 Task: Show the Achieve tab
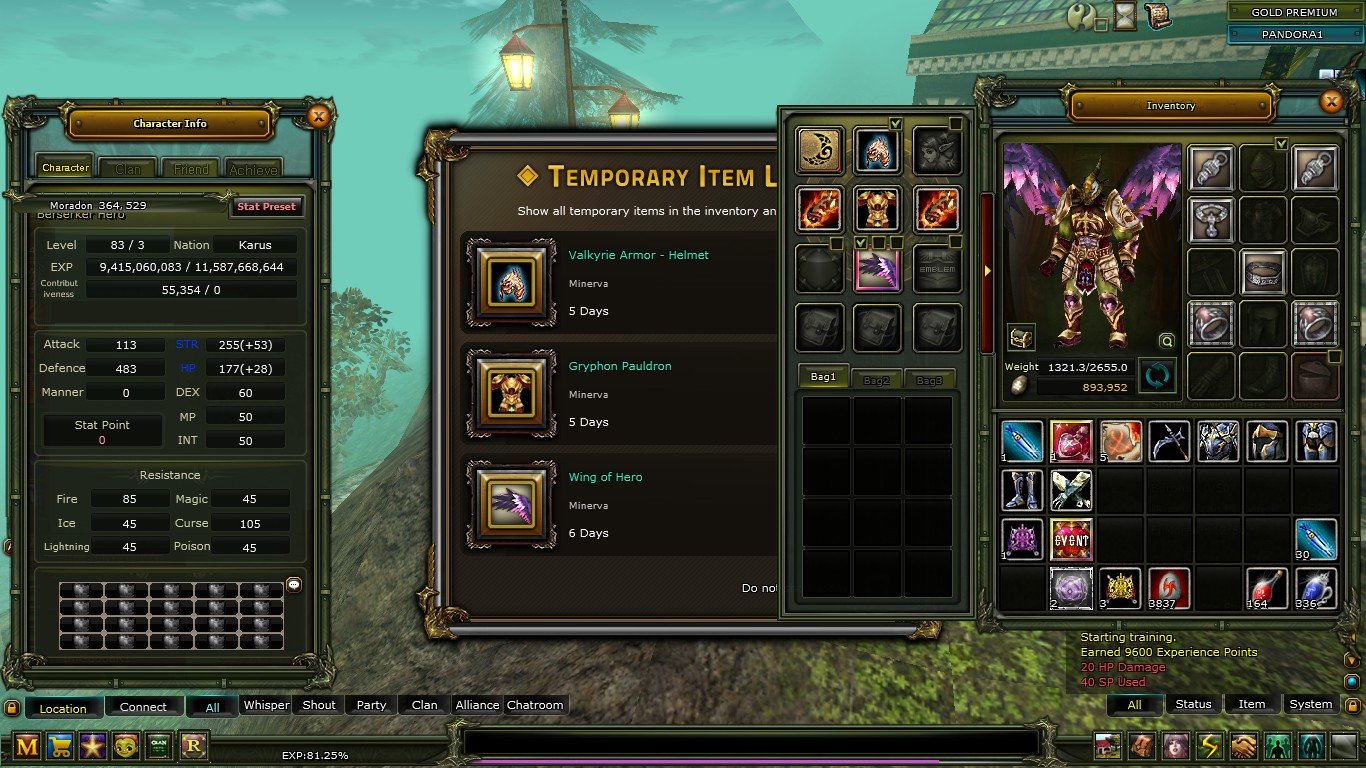(x=253, y=169)
